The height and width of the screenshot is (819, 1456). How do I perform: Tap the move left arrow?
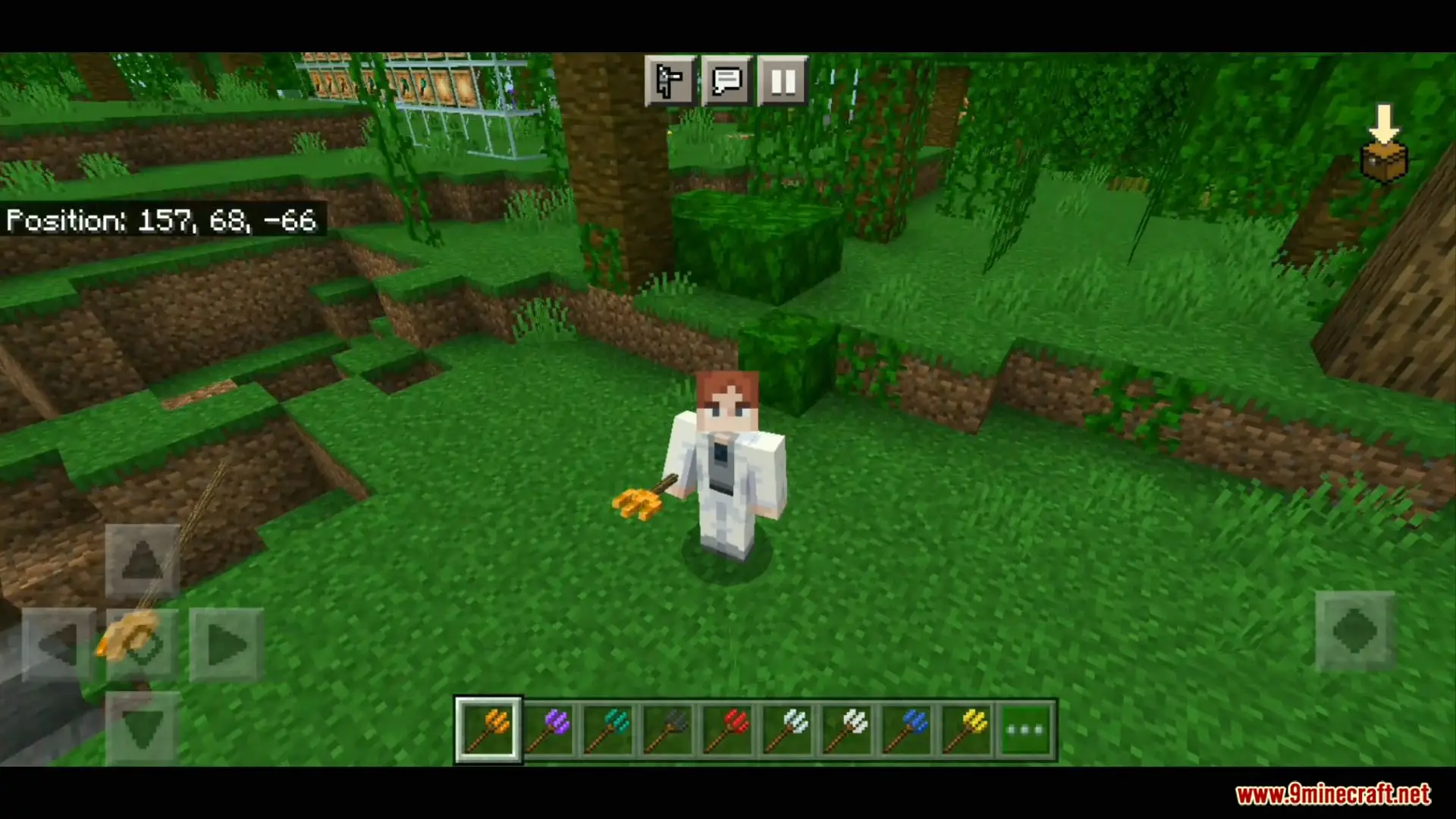[58, 645]
